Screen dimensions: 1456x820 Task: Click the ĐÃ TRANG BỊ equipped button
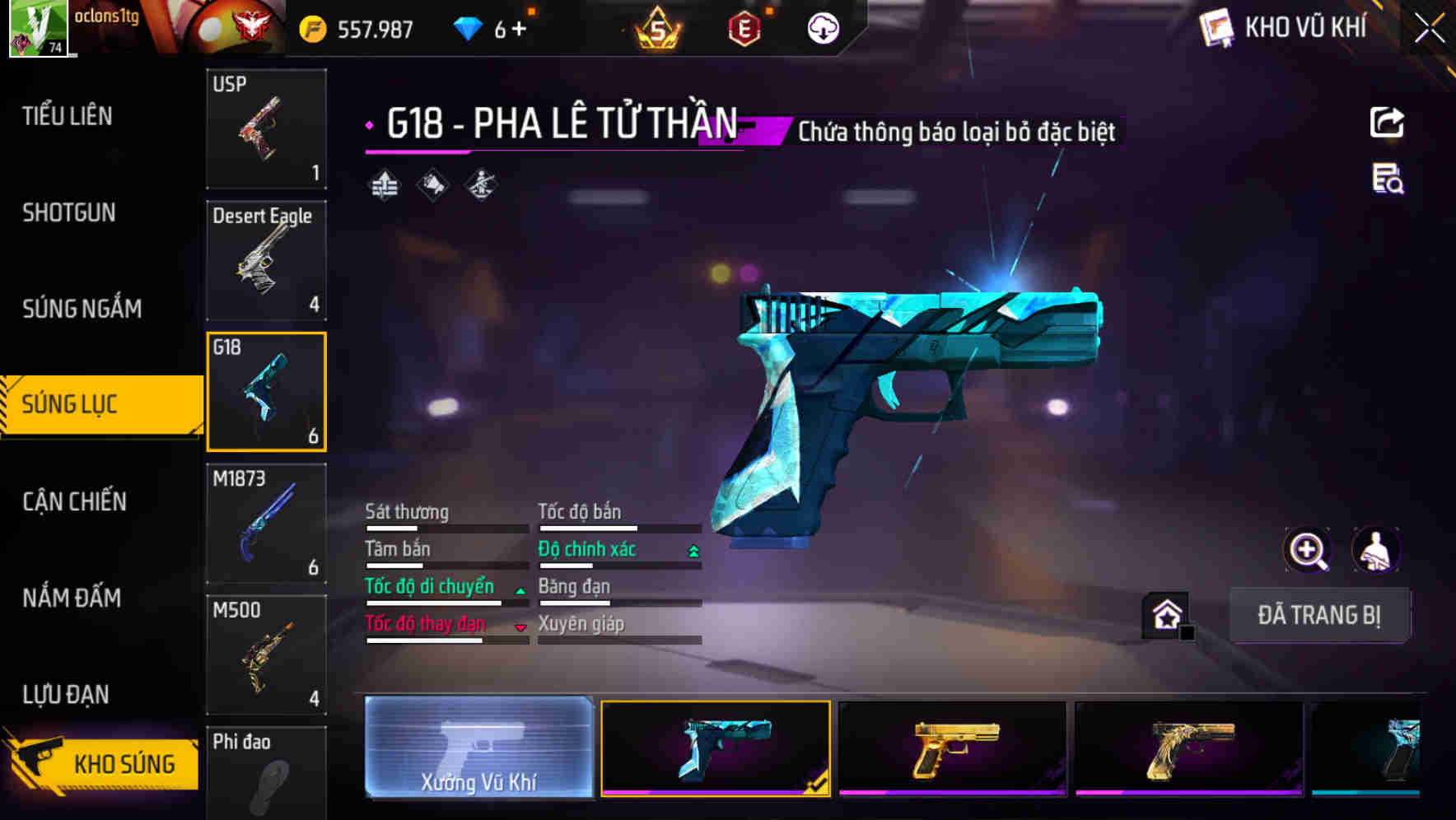pos(1320,614)
